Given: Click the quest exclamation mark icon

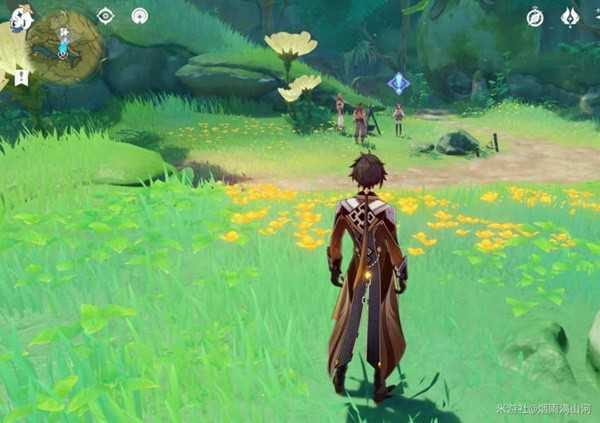Looking at the screenshot, I should pyautogui.click(x=21, y=77).
